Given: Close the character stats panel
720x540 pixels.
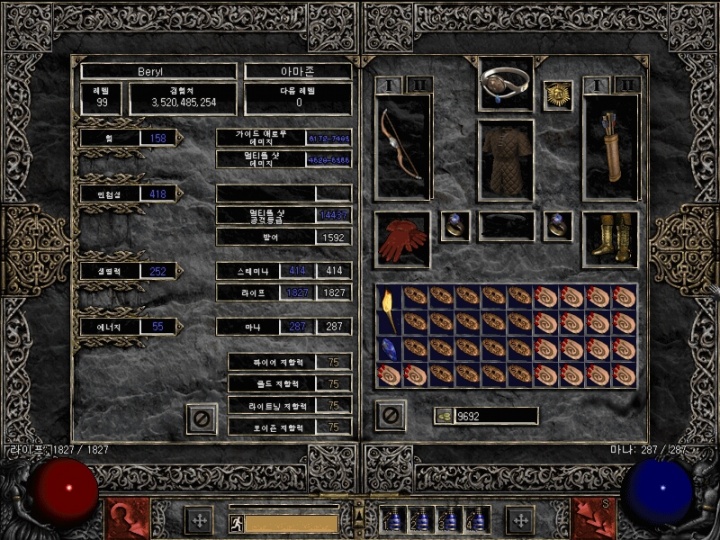Looking at the screenshot, I should pyautogui.click(x=201, y=417).
